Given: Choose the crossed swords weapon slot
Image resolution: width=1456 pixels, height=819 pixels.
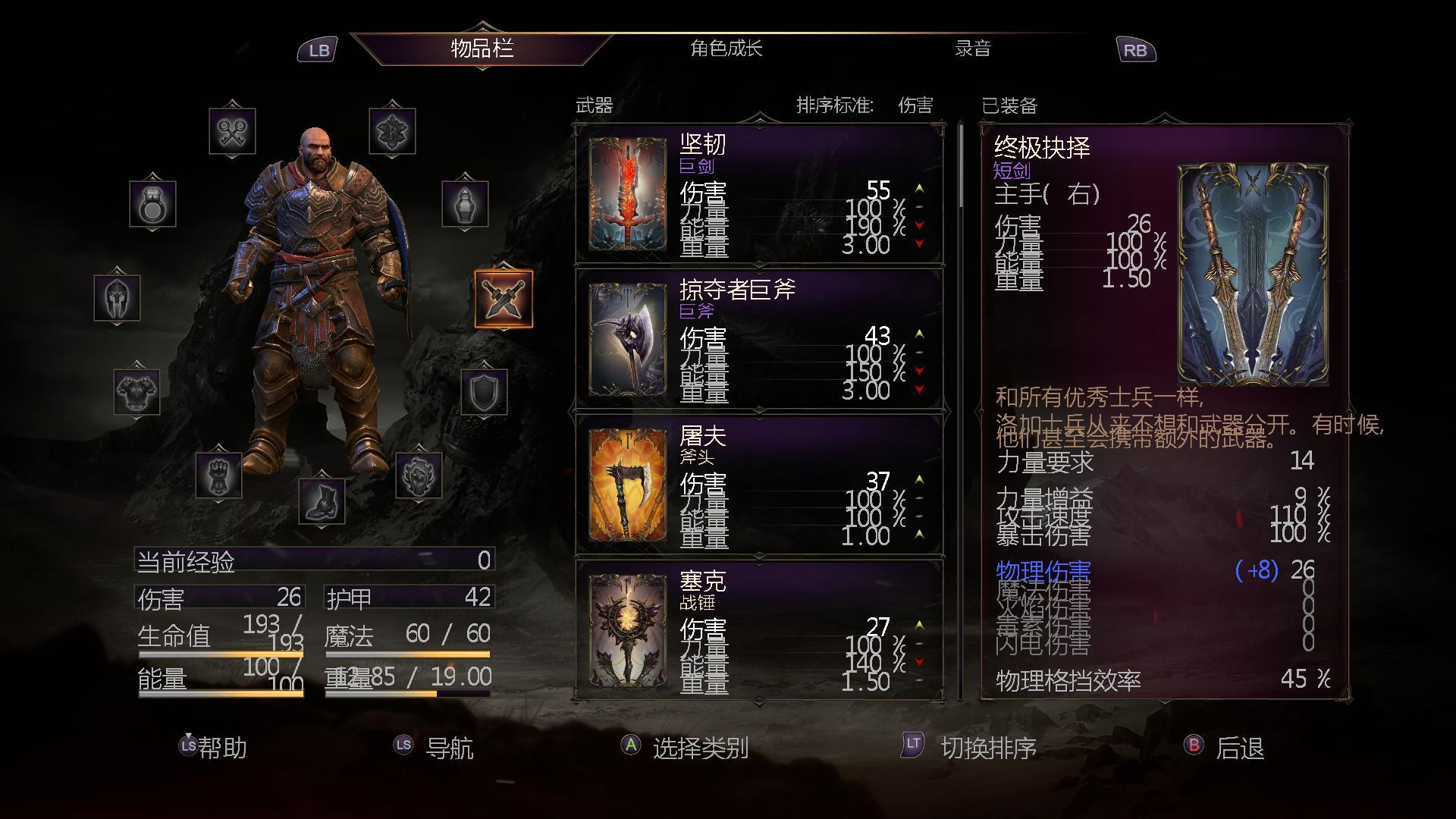Looking at the screenshot, I should click(x=504, y=299).
